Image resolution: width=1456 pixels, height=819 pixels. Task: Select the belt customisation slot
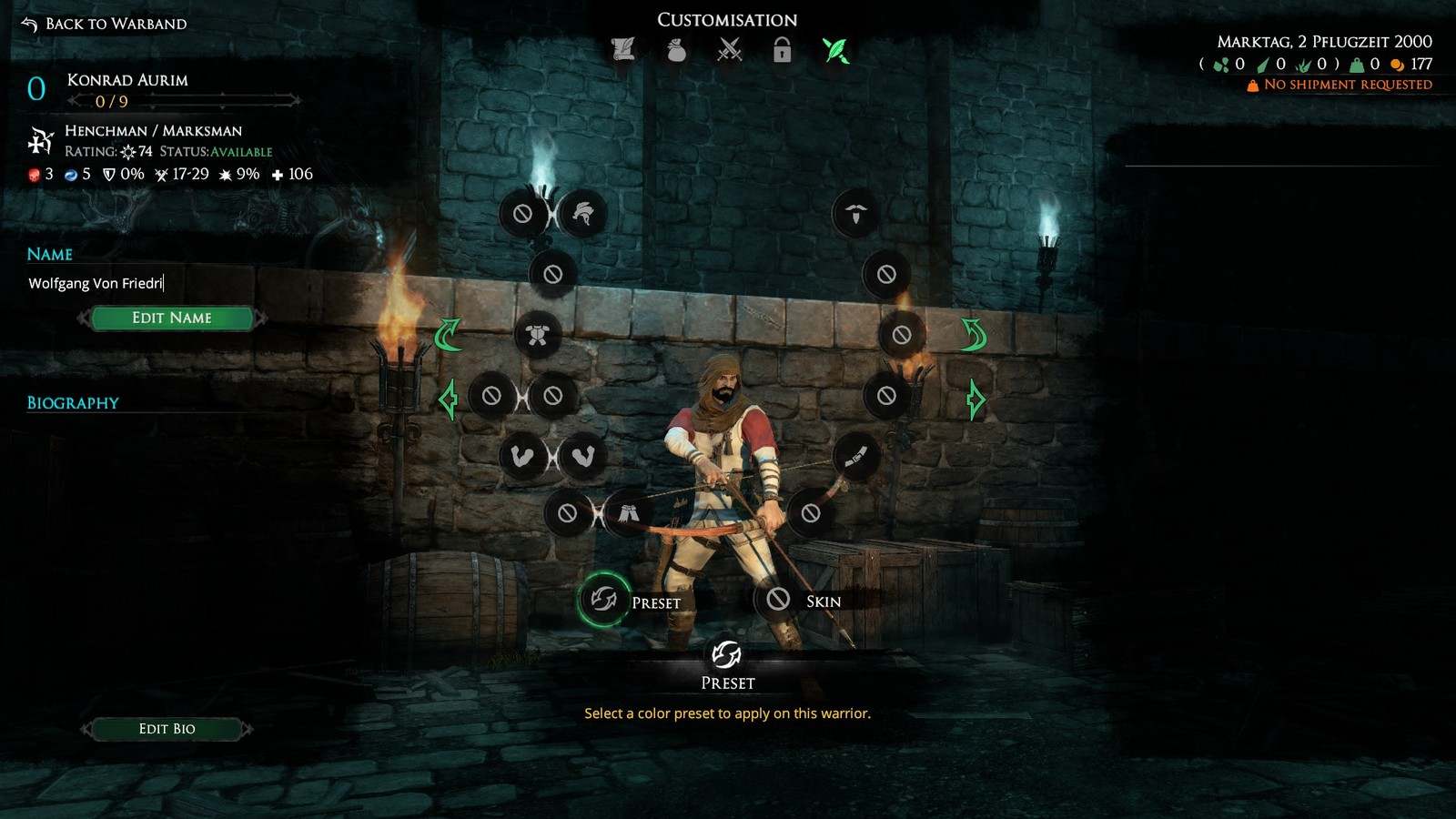click(855, 457)
